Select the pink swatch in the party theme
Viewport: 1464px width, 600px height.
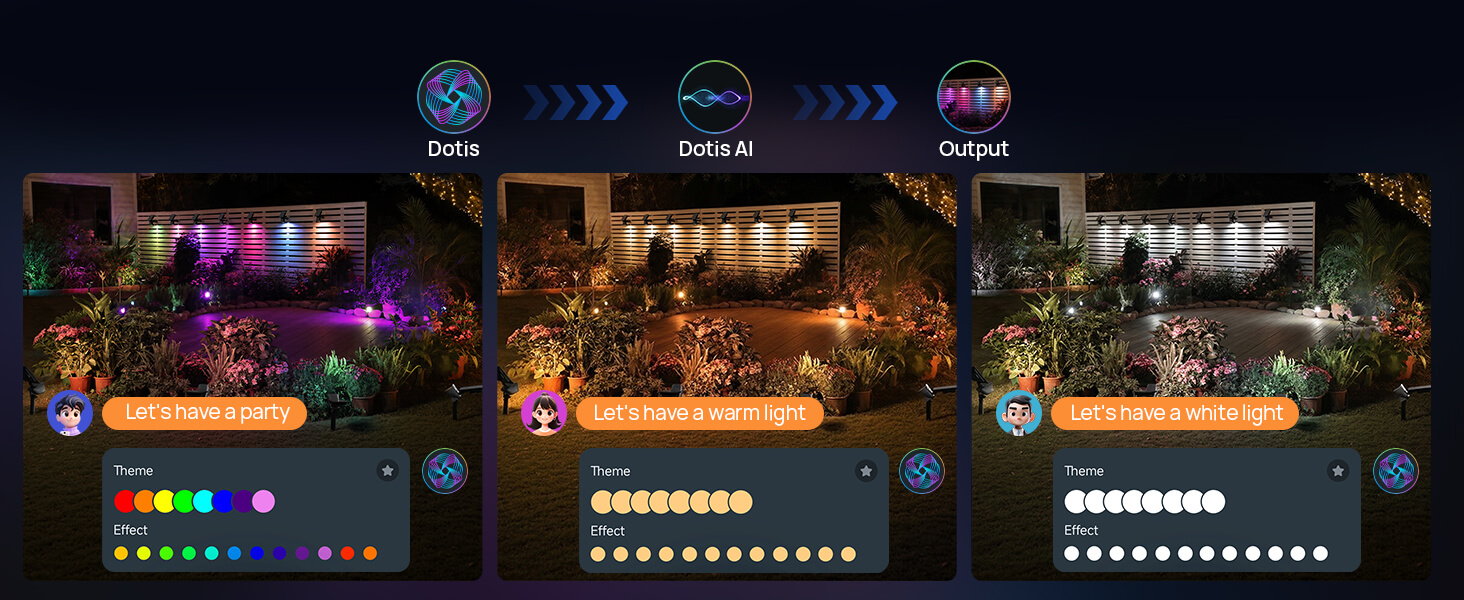point(263,501)
